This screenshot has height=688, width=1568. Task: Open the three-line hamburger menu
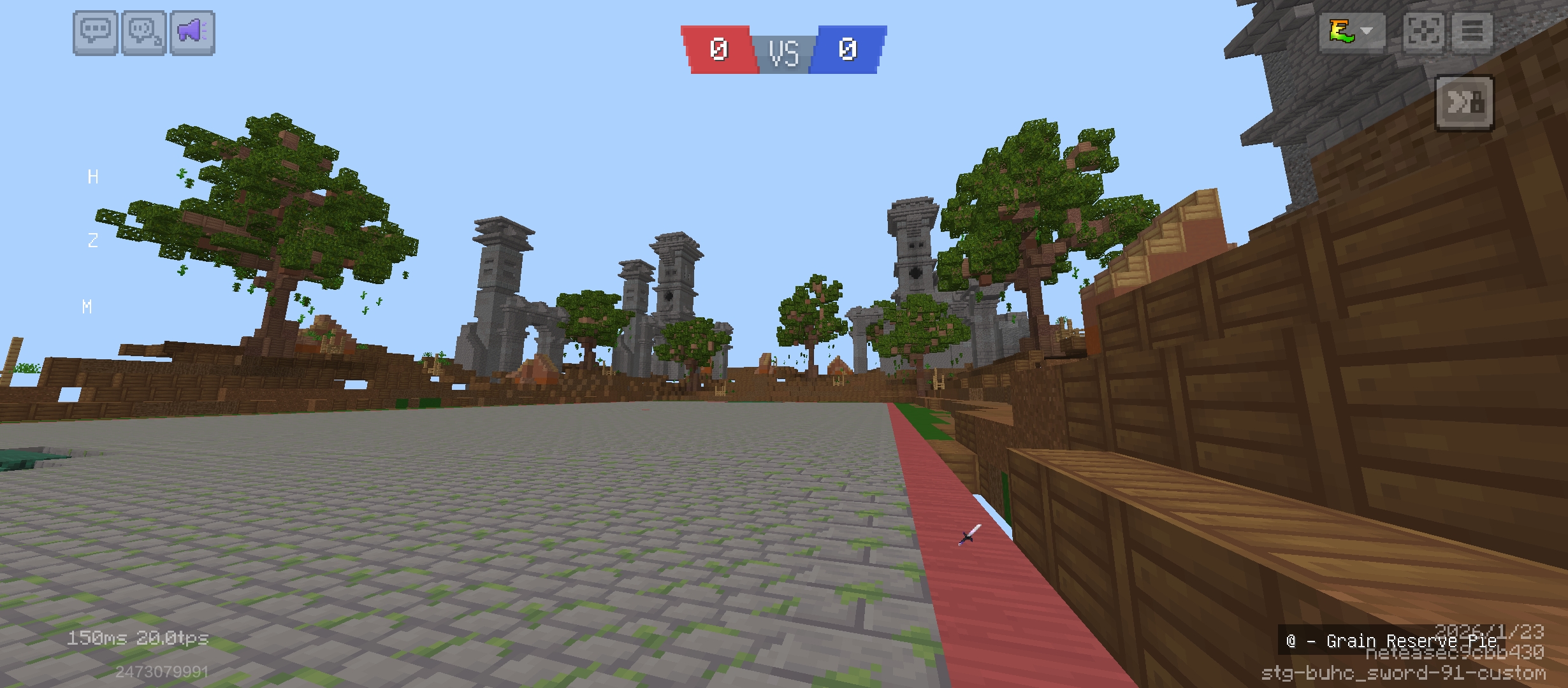pyautogui.click(x=1472, y=31)
